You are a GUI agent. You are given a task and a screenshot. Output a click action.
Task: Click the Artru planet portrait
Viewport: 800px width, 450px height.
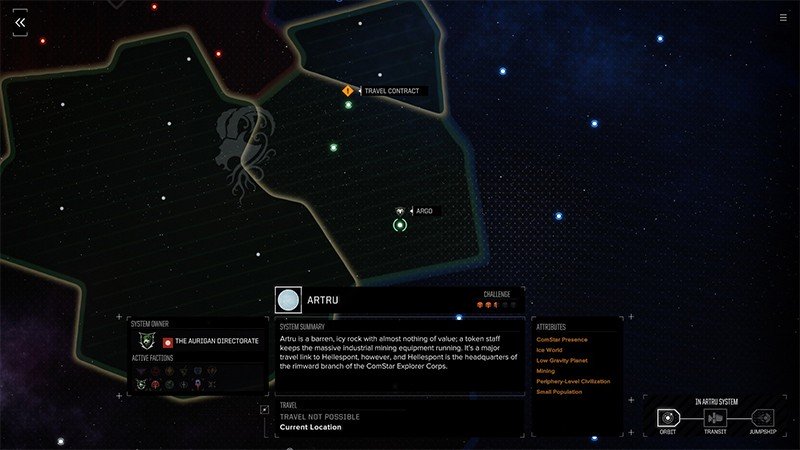(x=289, y=299)
